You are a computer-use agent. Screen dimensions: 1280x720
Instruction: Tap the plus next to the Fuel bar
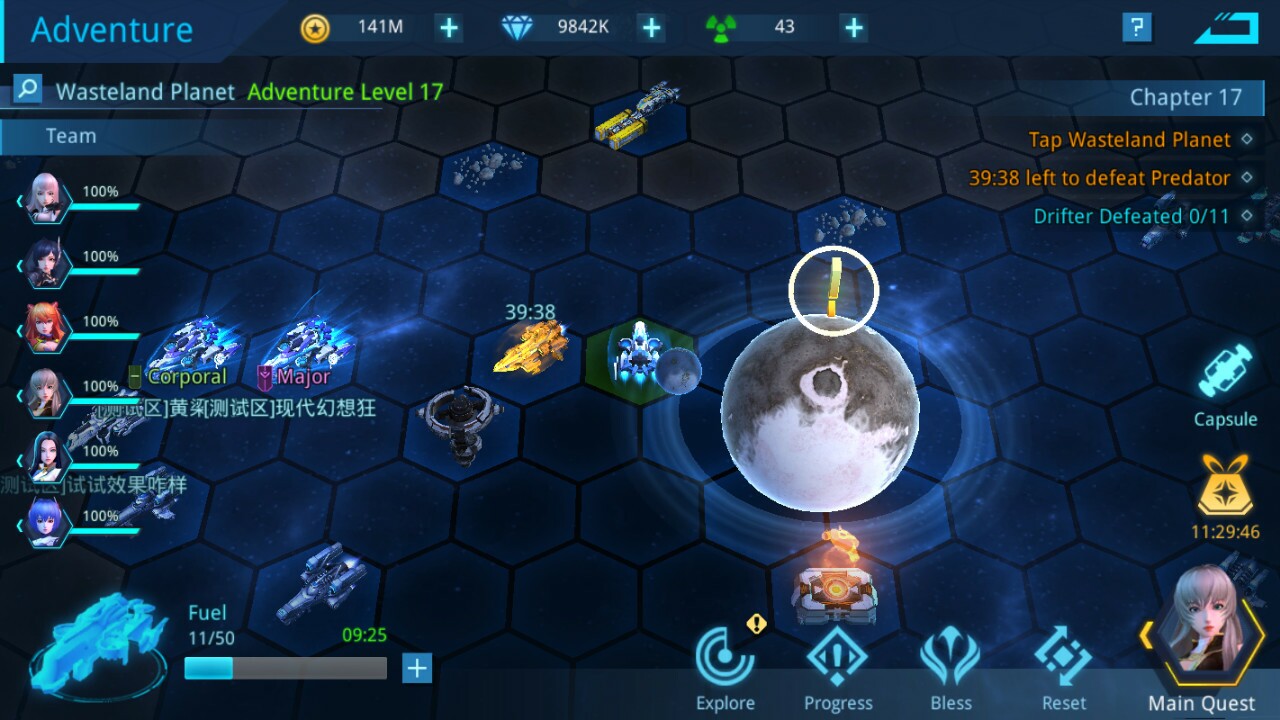415,668
